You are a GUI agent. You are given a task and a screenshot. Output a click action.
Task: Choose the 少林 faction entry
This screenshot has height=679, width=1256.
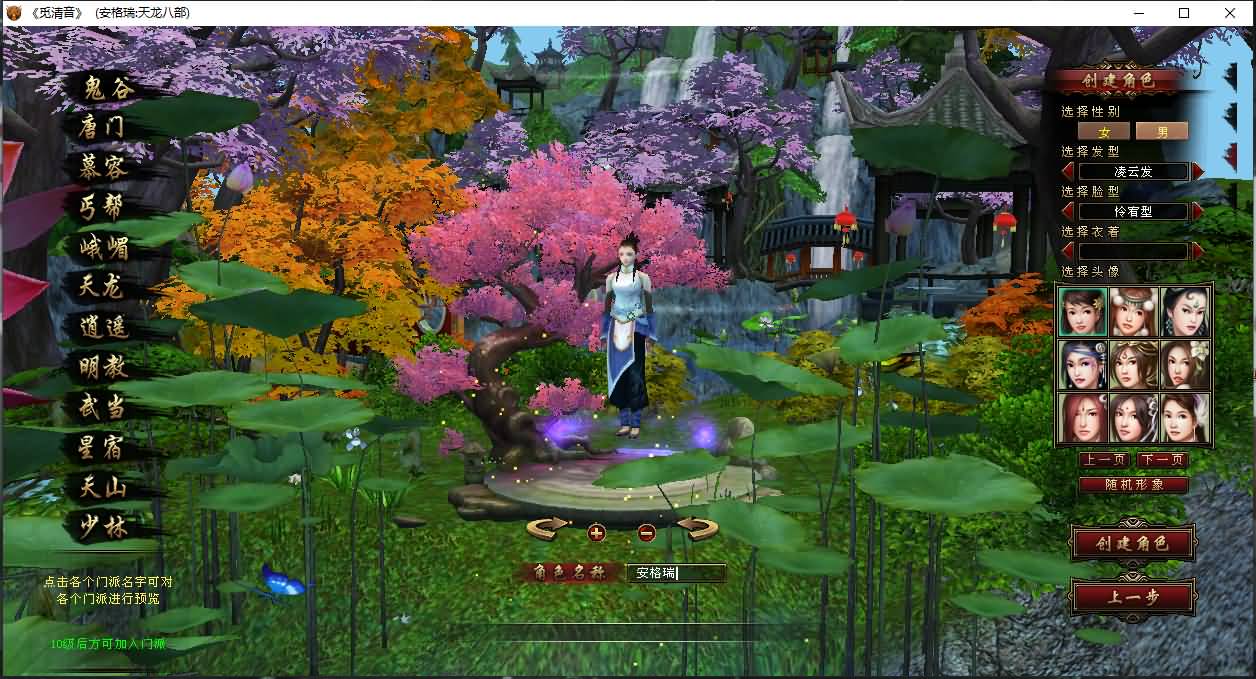click(x=102, y=527)
